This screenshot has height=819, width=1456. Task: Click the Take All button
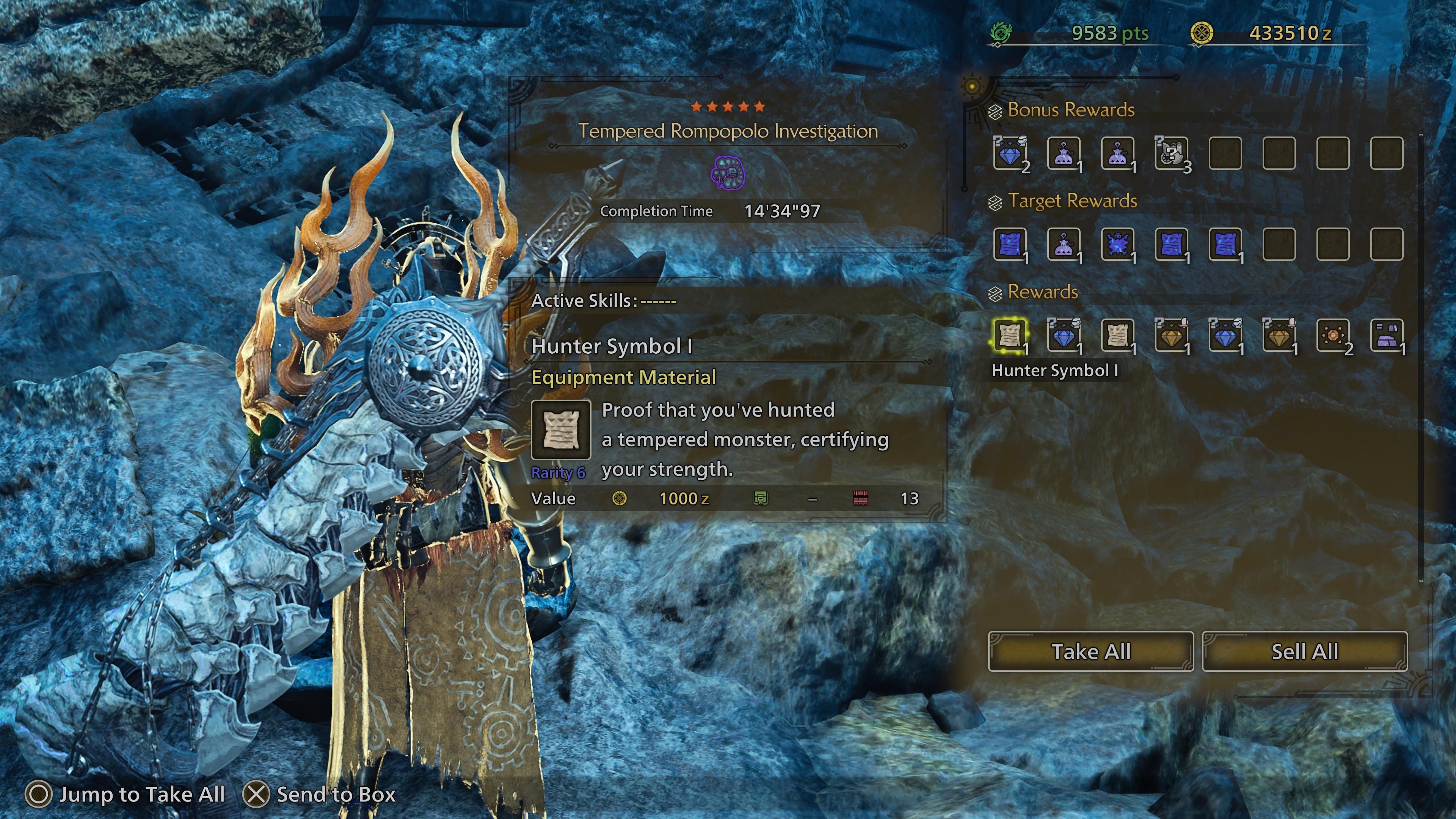pyautogui.click(x=1090, y=652)
